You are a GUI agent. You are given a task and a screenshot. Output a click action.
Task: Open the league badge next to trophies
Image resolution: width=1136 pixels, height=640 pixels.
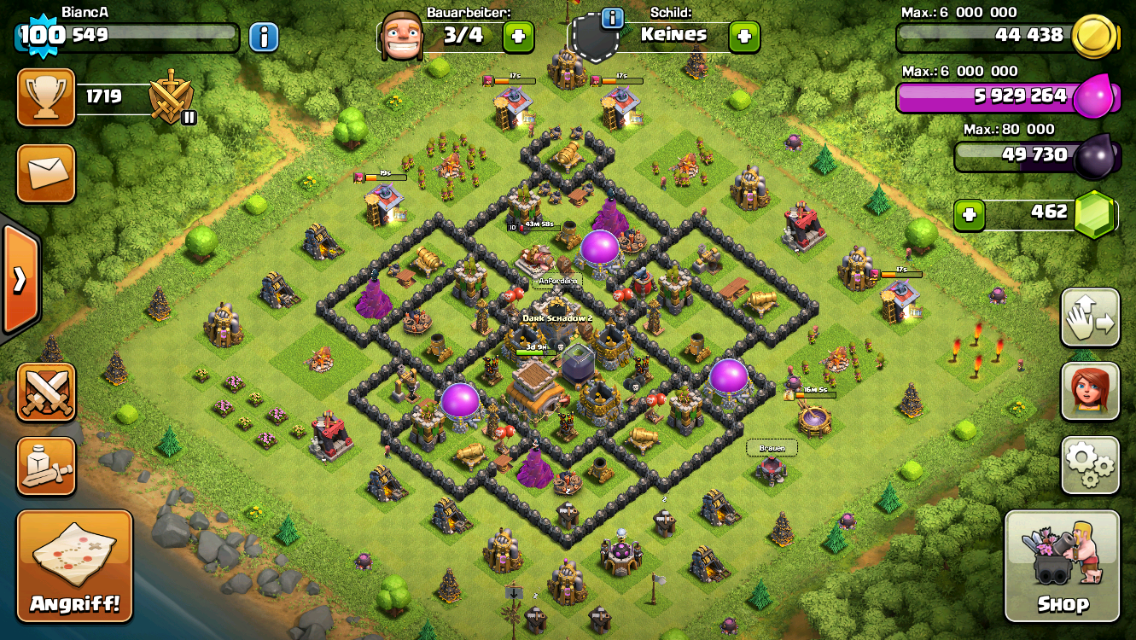click(171, 98)
